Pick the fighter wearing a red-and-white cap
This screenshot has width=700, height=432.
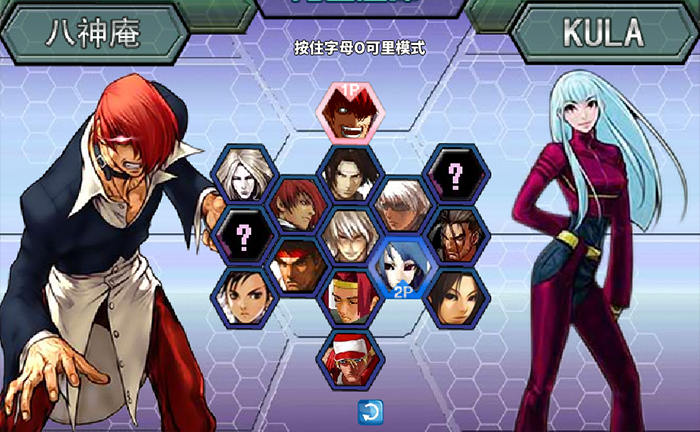(350, 360)
